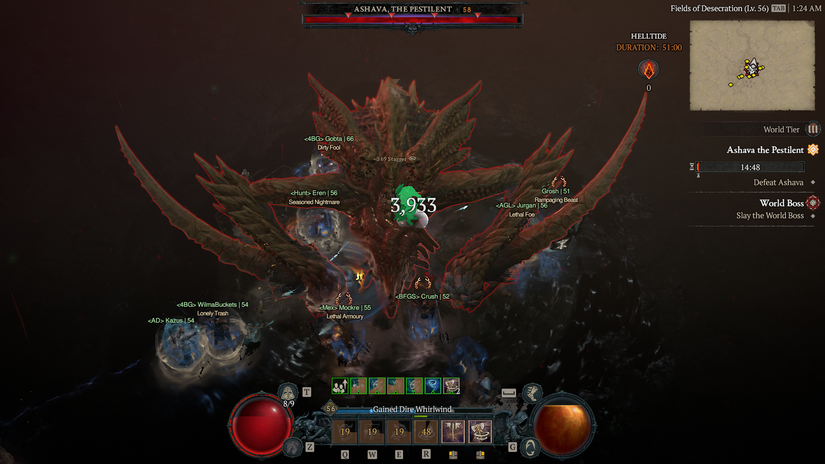
Task: Activate the skill on 48 cooldown
Action: click(428, 432)
